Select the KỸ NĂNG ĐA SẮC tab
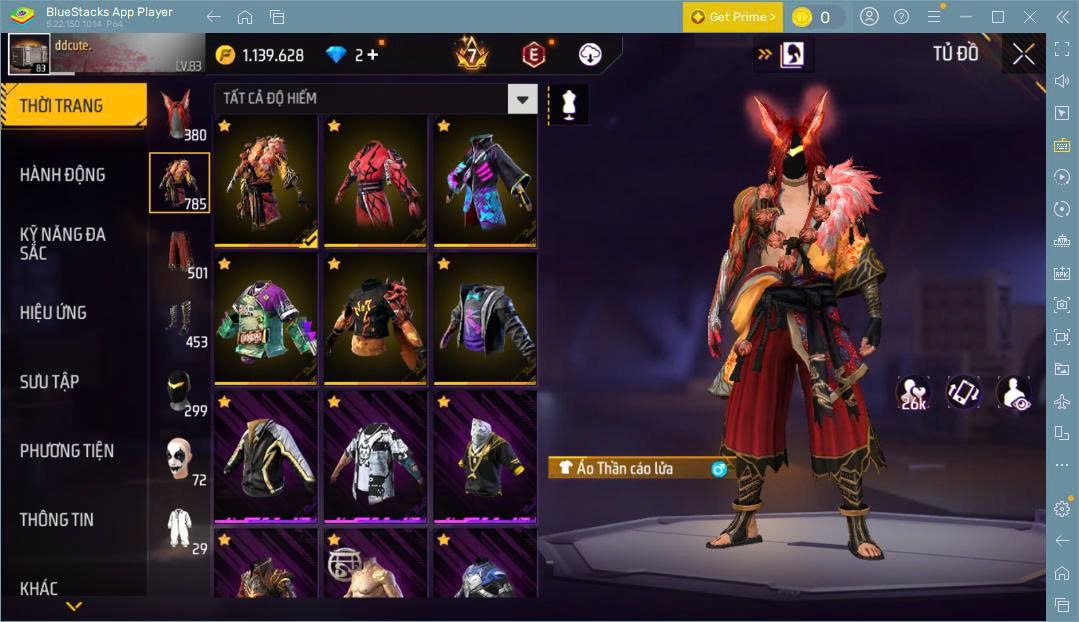 pos(62,243)
